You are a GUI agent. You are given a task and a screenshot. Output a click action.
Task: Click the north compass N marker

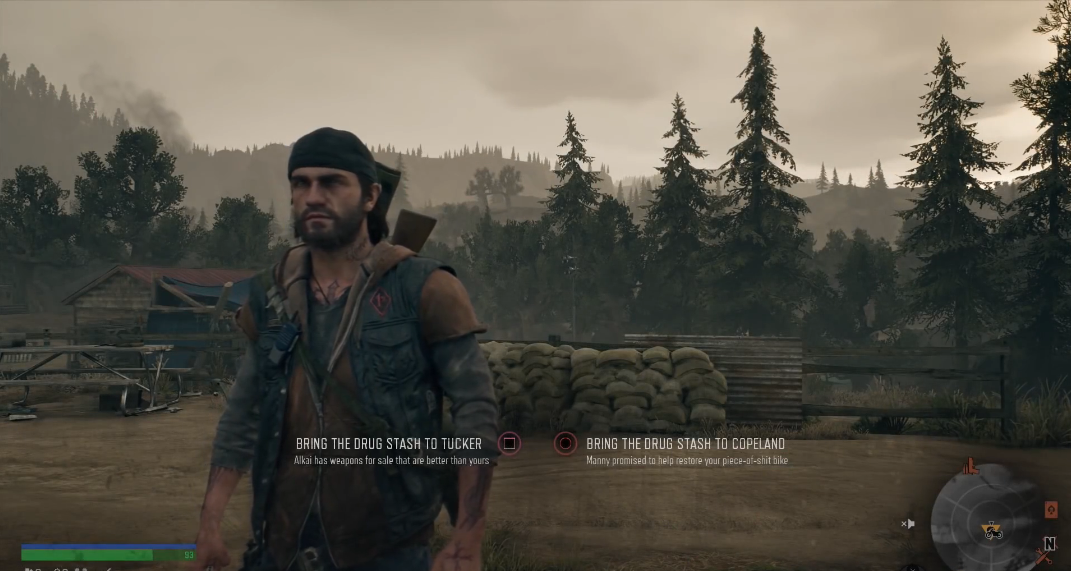[1049, 544]
